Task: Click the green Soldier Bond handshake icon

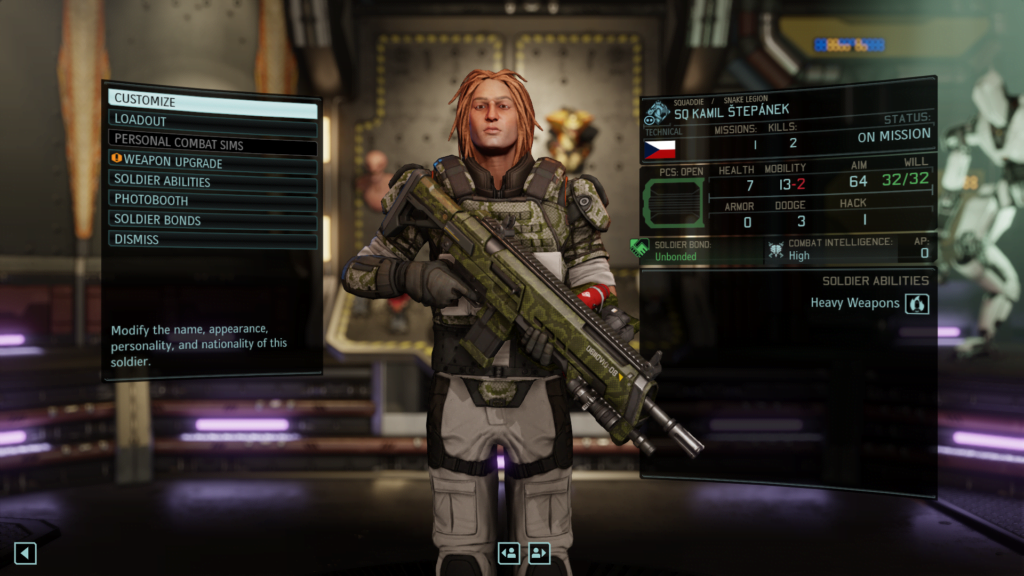Action: [640, 249]
